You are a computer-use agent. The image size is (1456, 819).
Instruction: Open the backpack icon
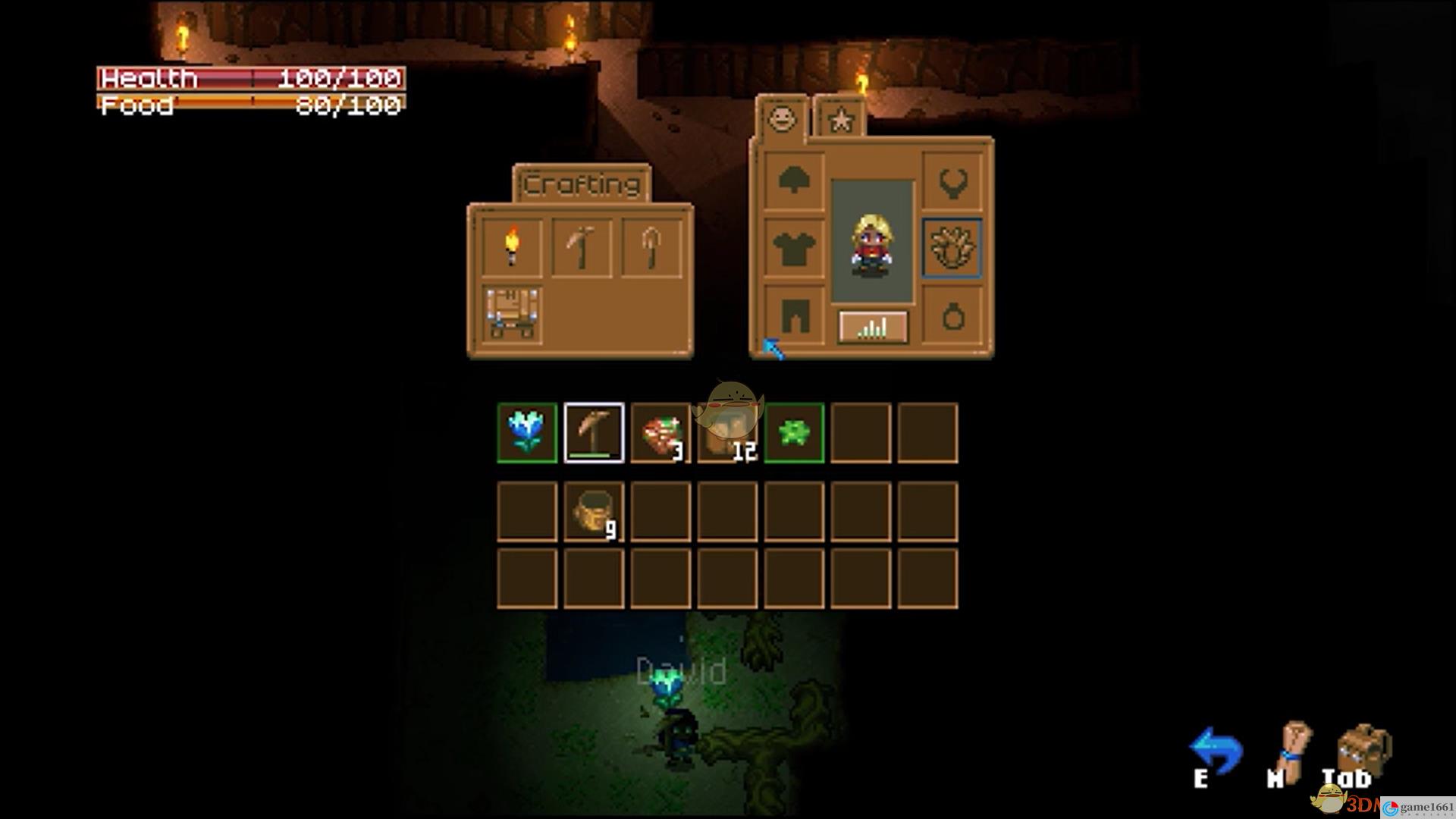(1364, 752)
